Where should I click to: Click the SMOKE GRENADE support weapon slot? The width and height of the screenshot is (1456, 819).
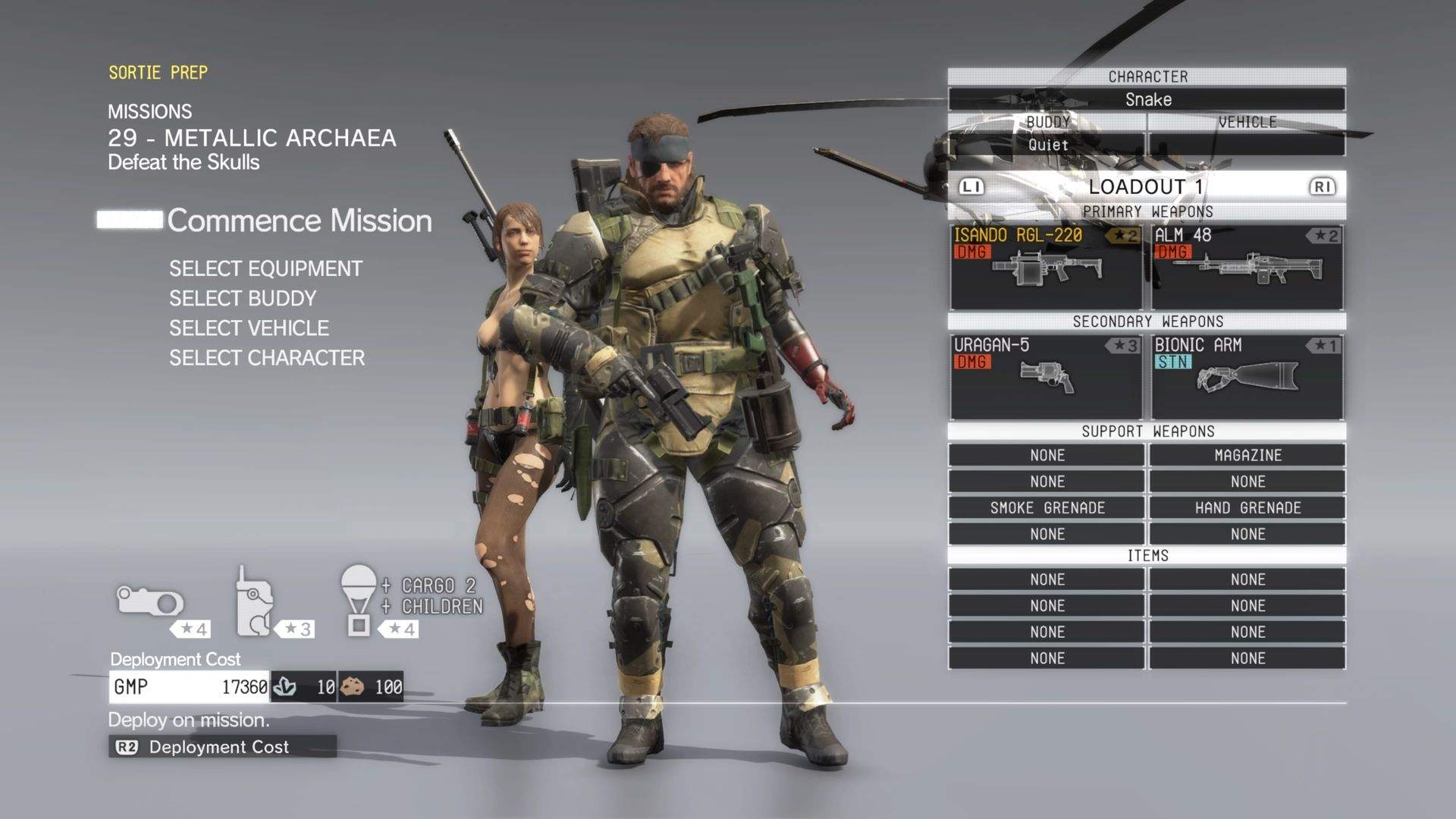pos(1045,507)
